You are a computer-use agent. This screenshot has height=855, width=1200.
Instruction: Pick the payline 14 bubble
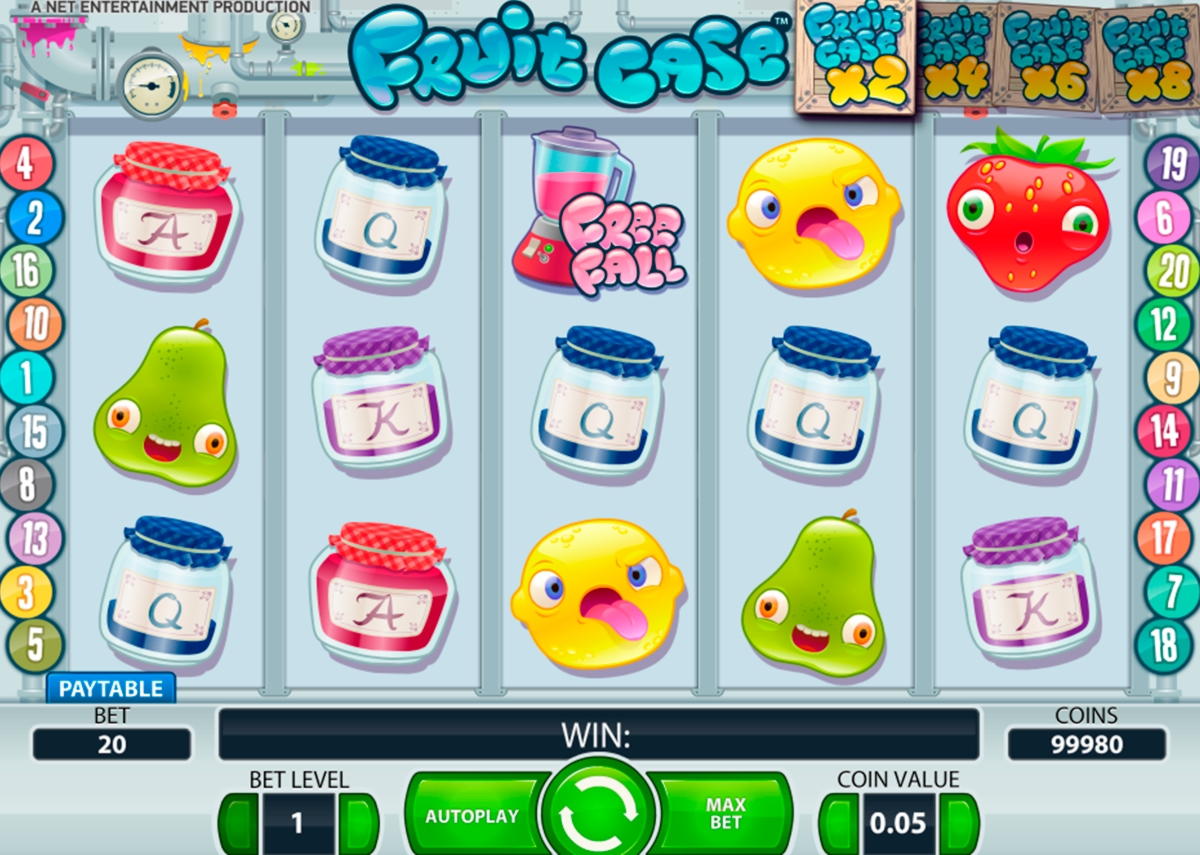tap(1165, 431)
